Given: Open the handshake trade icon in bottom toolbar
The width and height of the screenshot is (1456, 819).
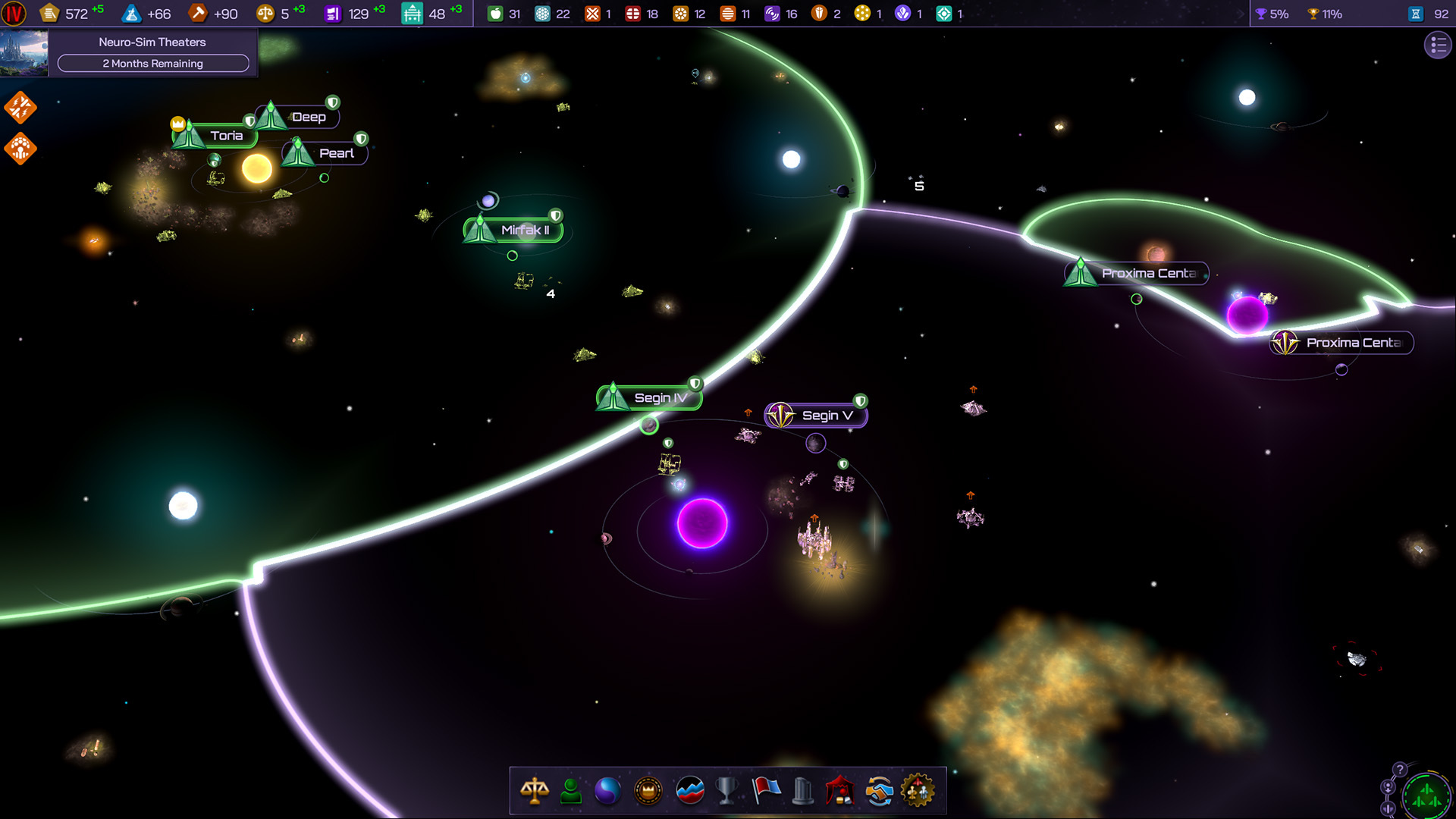Looking at the screenshot, I should [x=879, y=791].
